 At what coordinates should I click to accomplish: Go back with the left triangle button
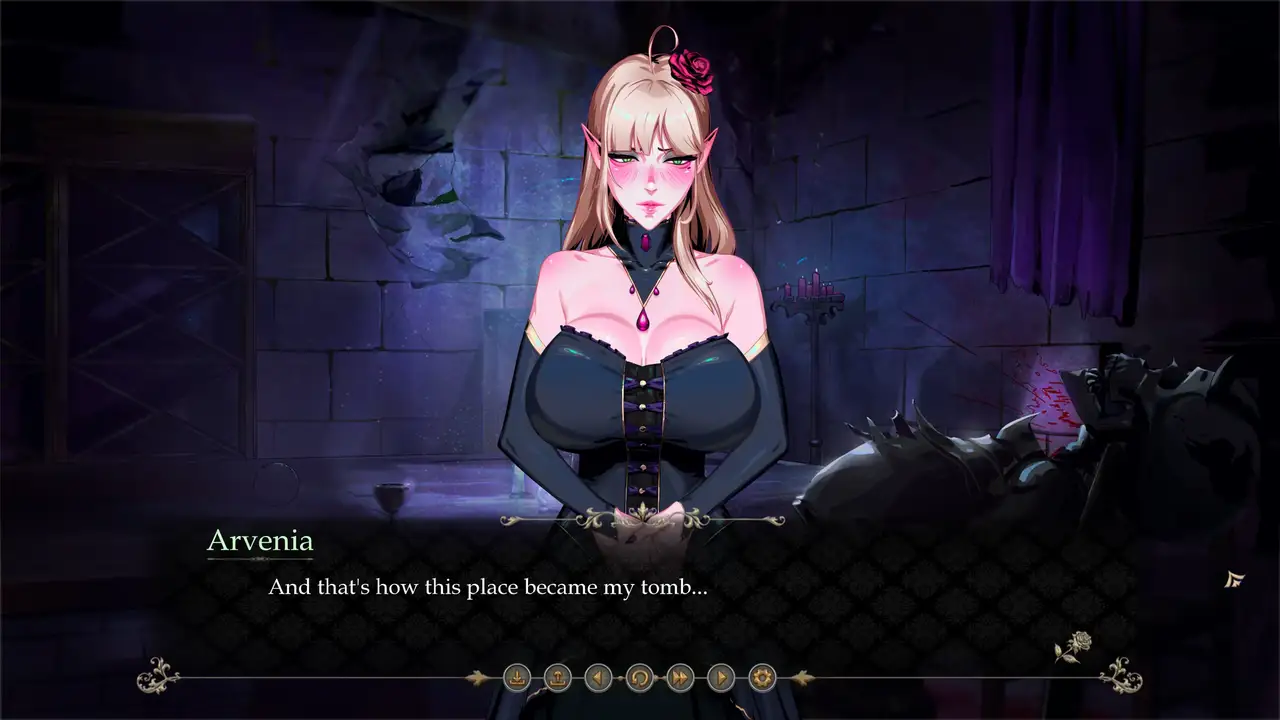[598, 678]
